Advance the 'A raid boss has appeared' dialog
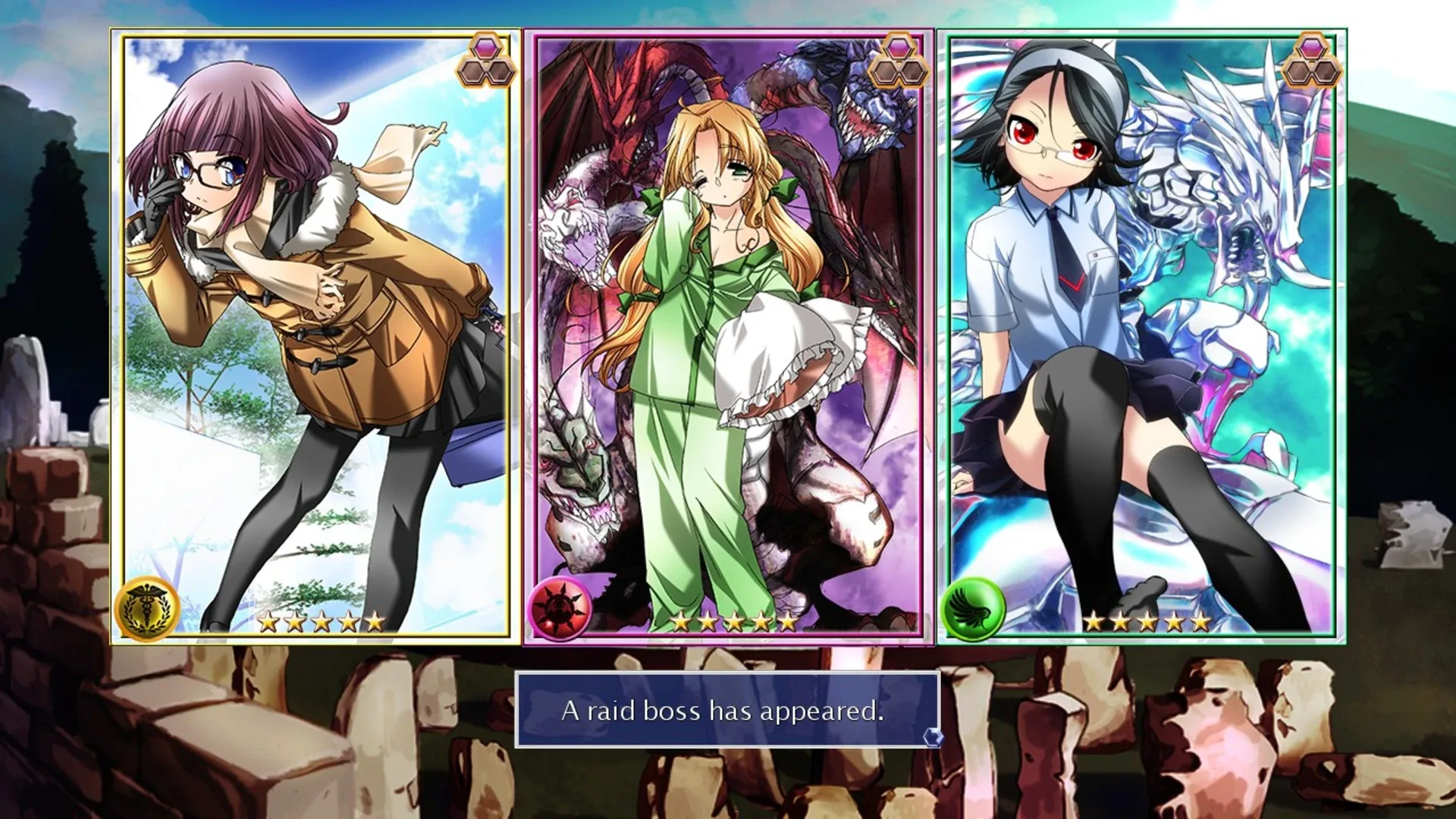Screen dimensions: 1456x819 726,711
